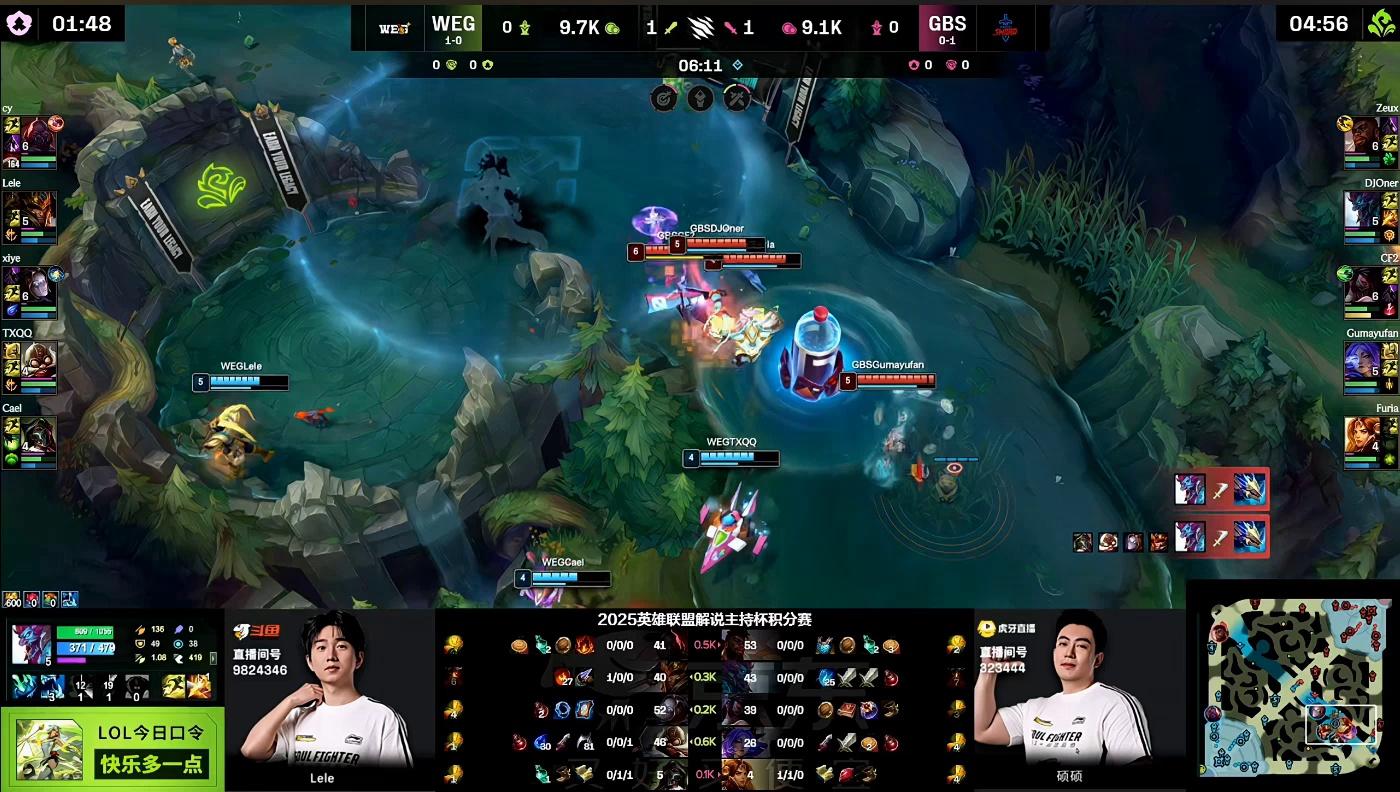Choose xiye's champion portrait
The height and width of the screenshot is (792, 1400).
40,285
